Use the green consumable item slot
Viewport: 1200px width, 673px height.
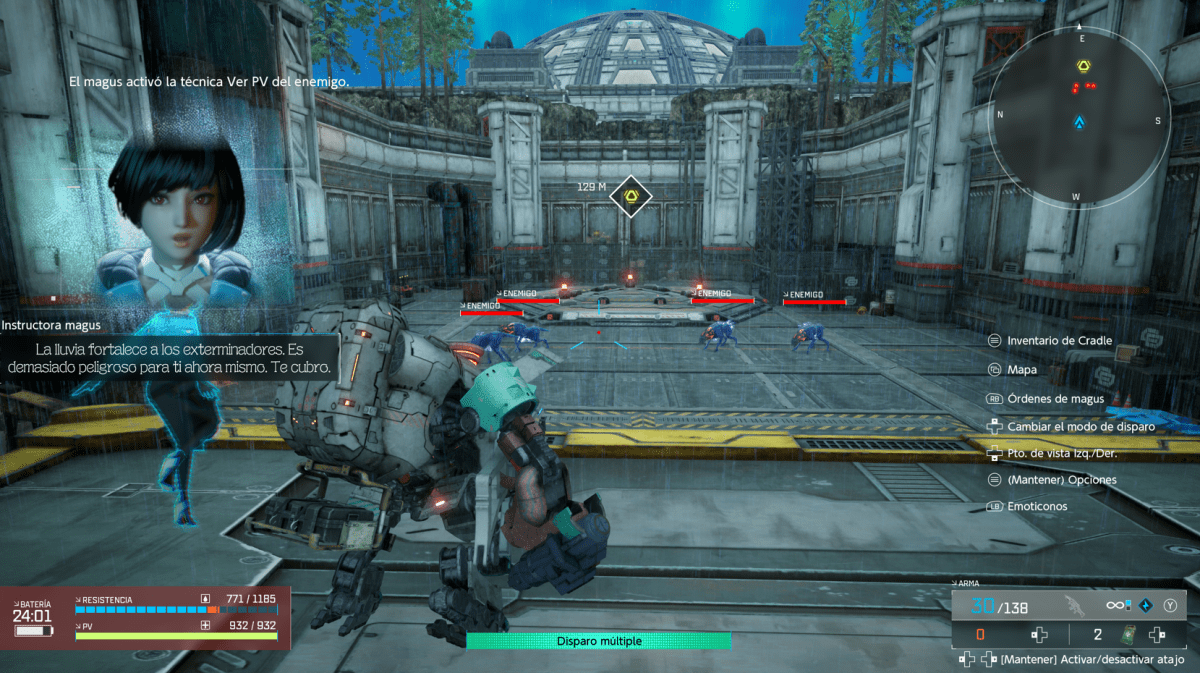click(x=1127, y=635)
